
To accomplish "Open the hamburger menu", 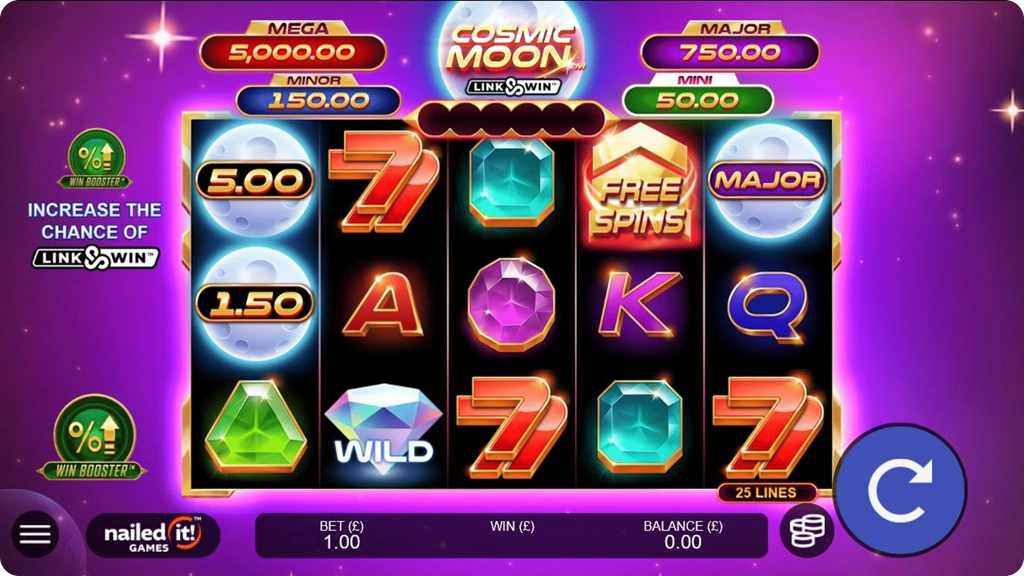I will point(35,534).
